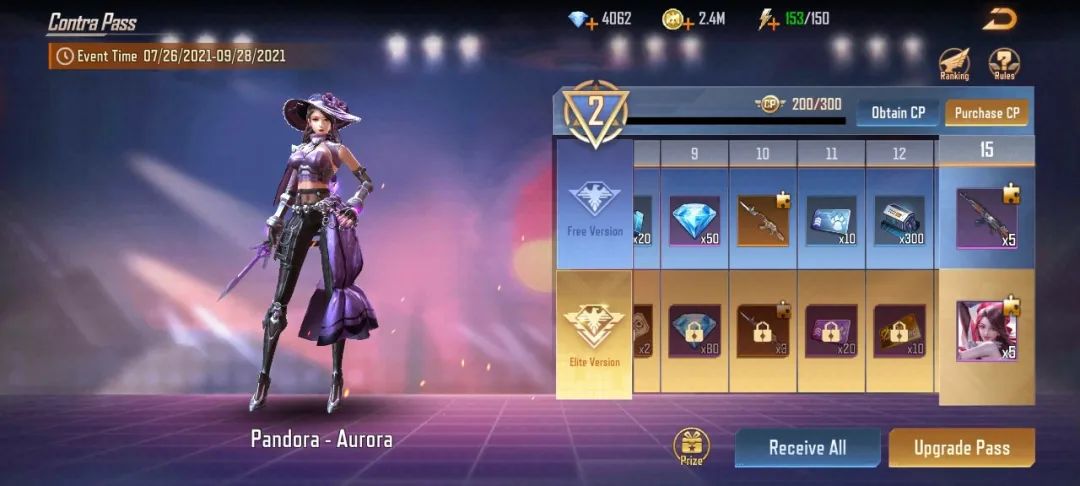Image resolution: width=1080 pixels, height=486 pixels.
Task: Tap the Upgrade Pass button
Action: point(961,448)
